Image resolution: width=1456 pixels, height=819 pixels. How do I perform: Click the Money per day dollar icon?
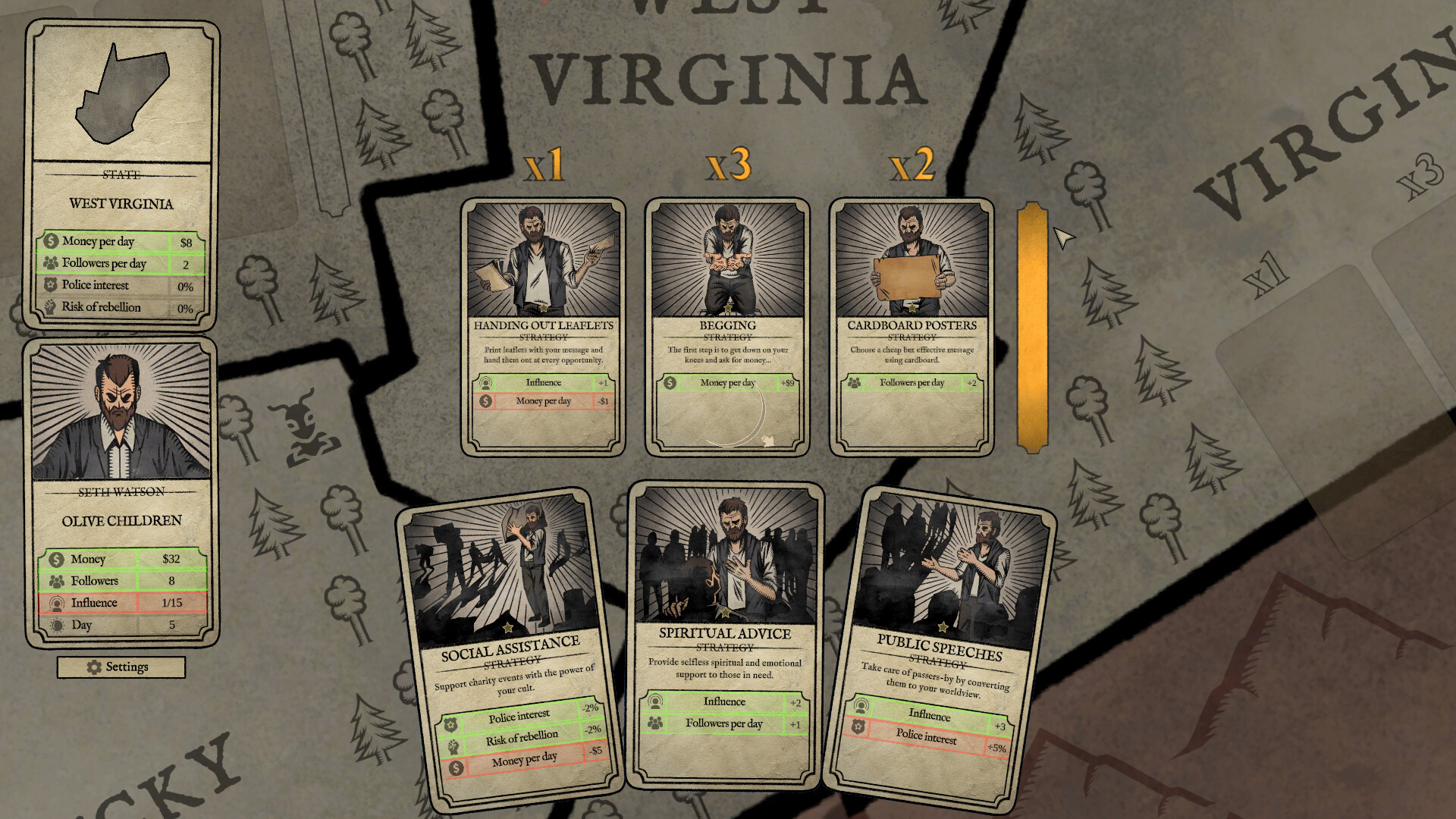tap(52, 241)
